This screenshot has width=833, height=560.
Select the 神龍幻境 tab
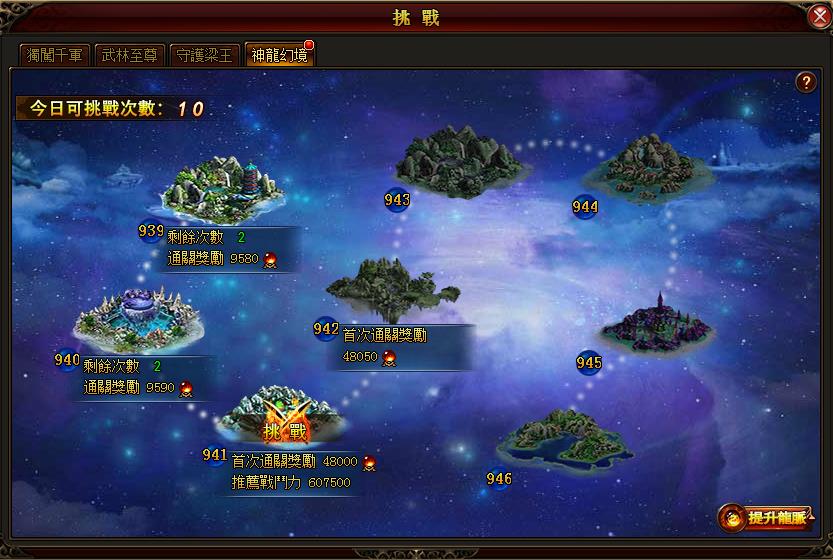279,55
